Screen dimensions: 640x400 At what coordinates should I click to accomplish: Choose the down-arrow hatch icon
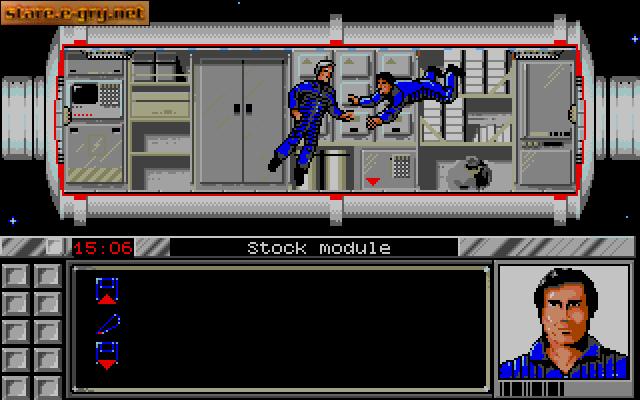[107, 354]
